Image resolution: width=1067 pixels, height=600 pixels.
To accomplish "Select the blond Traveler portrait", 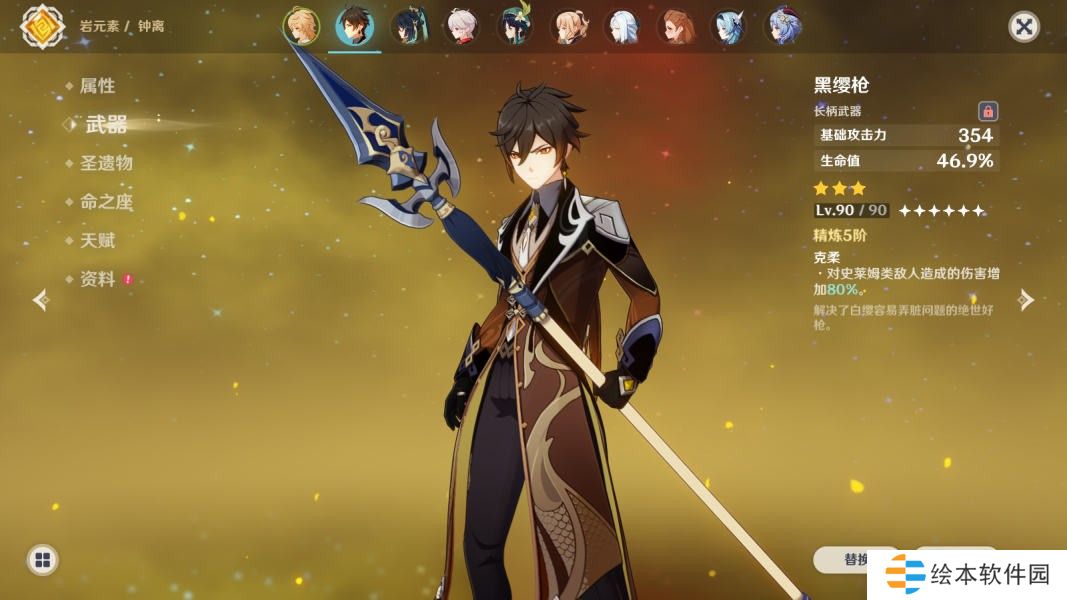I will click(300, 26).
